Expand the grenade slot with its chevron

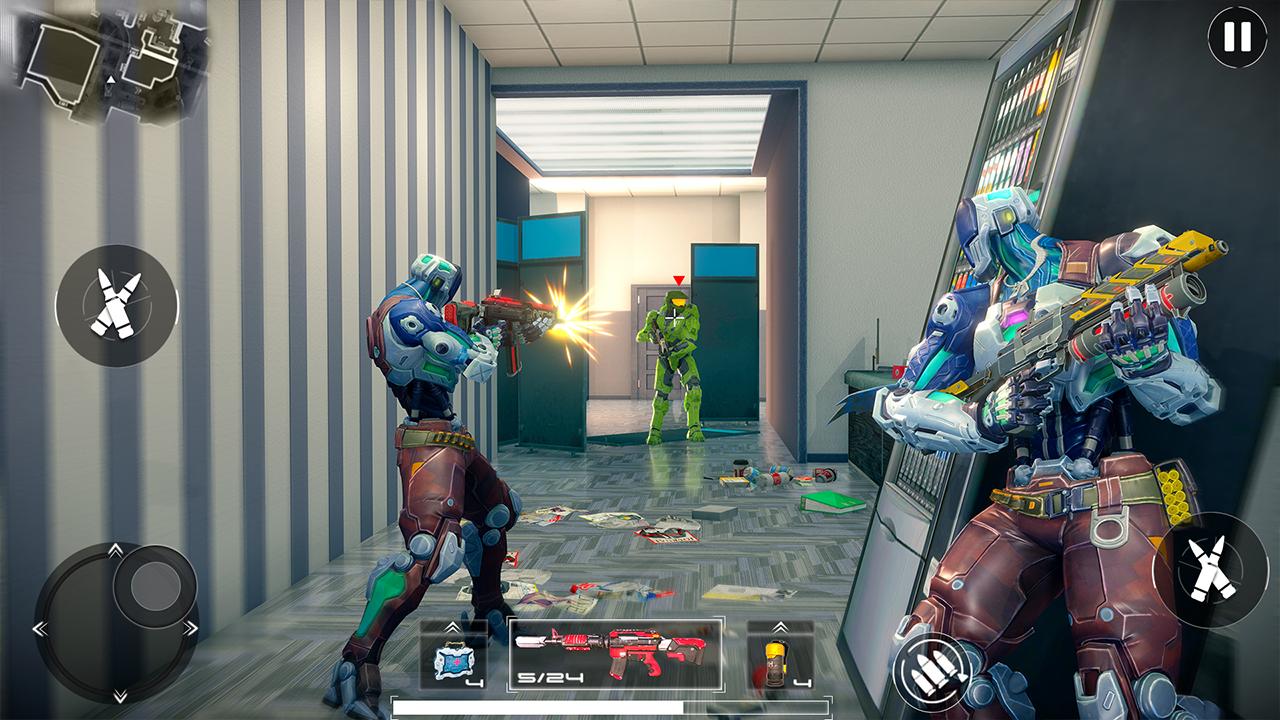pyautogui.click(x=780, y=626)
